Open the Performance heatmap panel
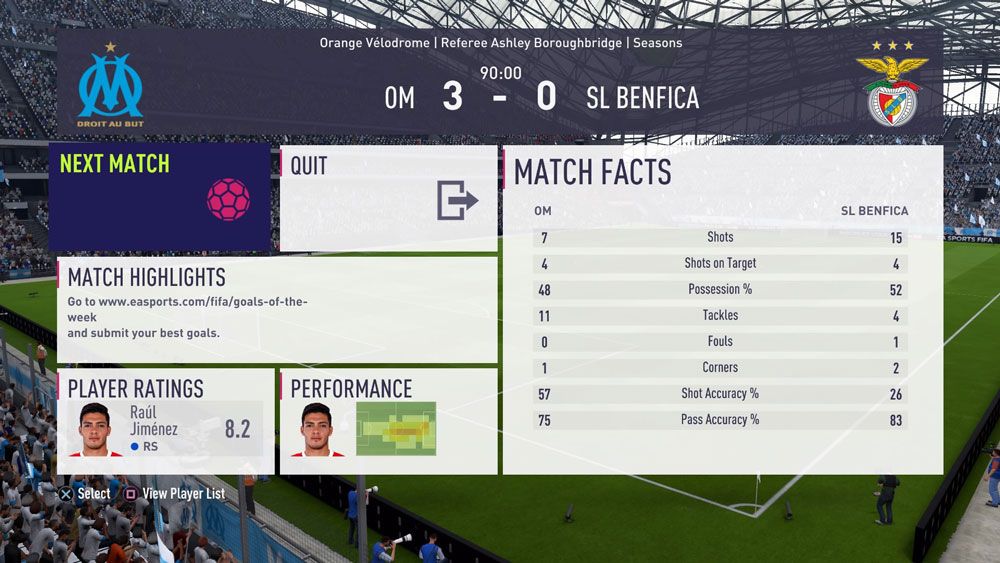Screen dimensions: 1000x563 388,421
